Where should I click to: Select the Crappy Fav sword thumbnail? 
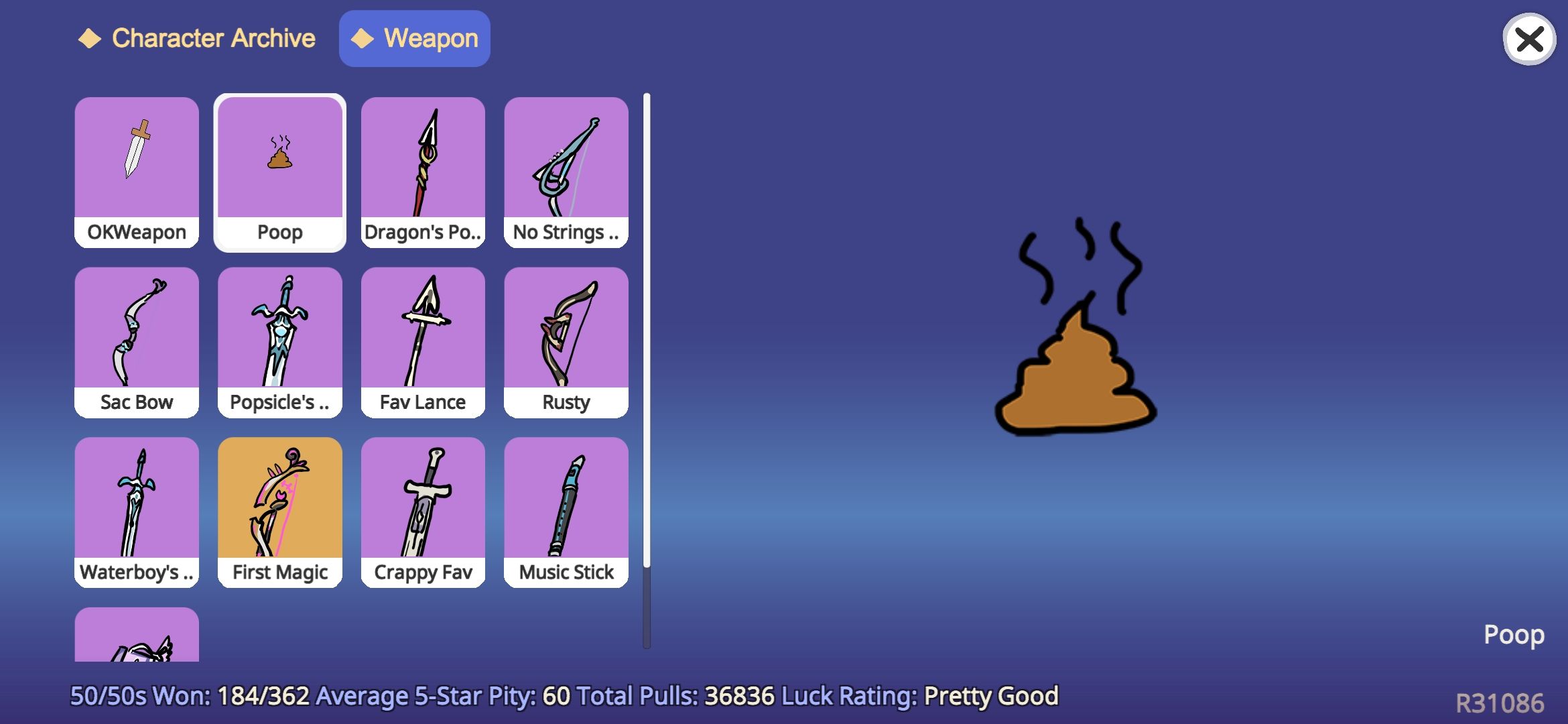click(x=423, y=503)
